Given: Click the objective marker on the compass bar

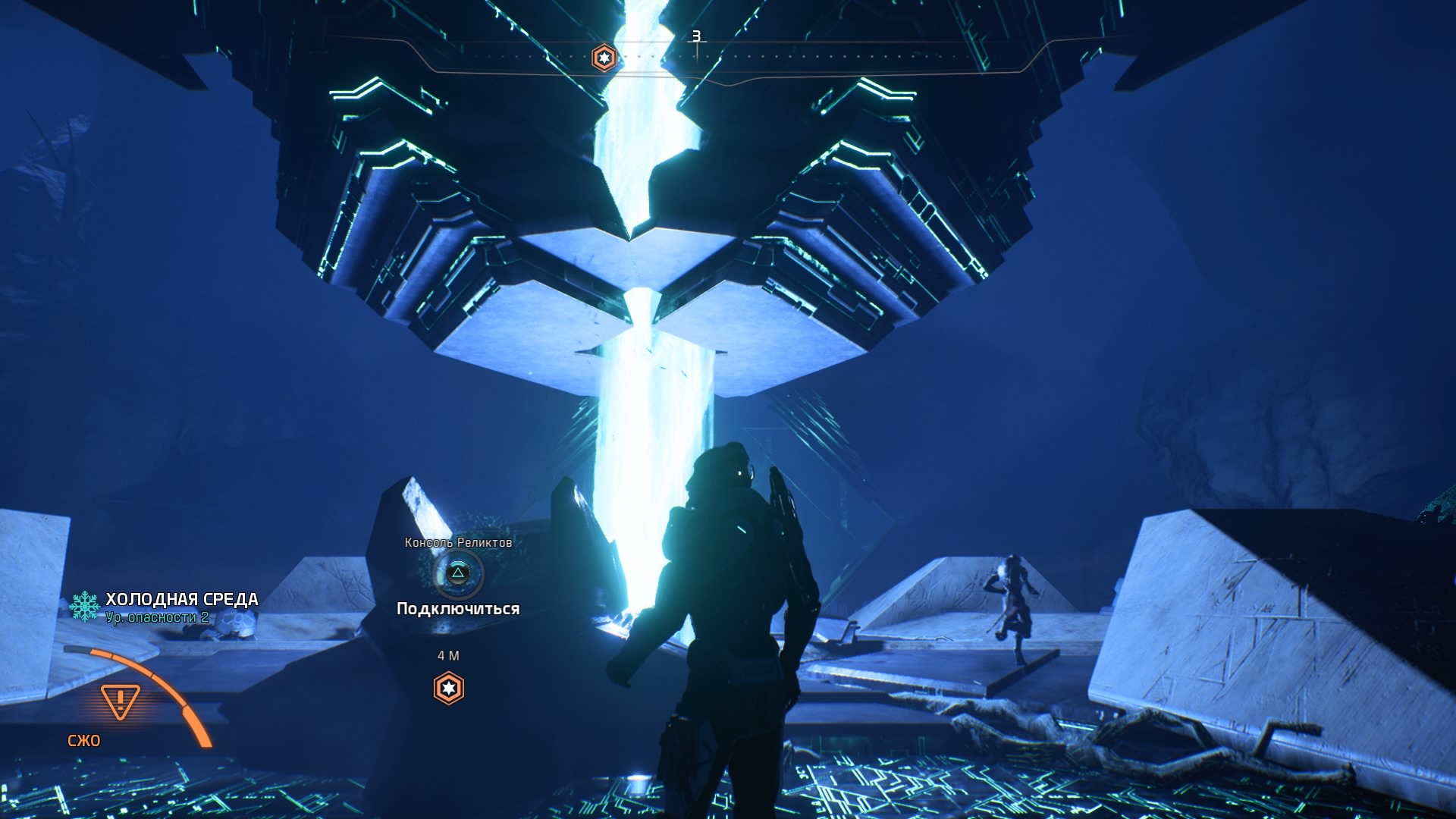Looking at the screenshot, I should 604,58.
